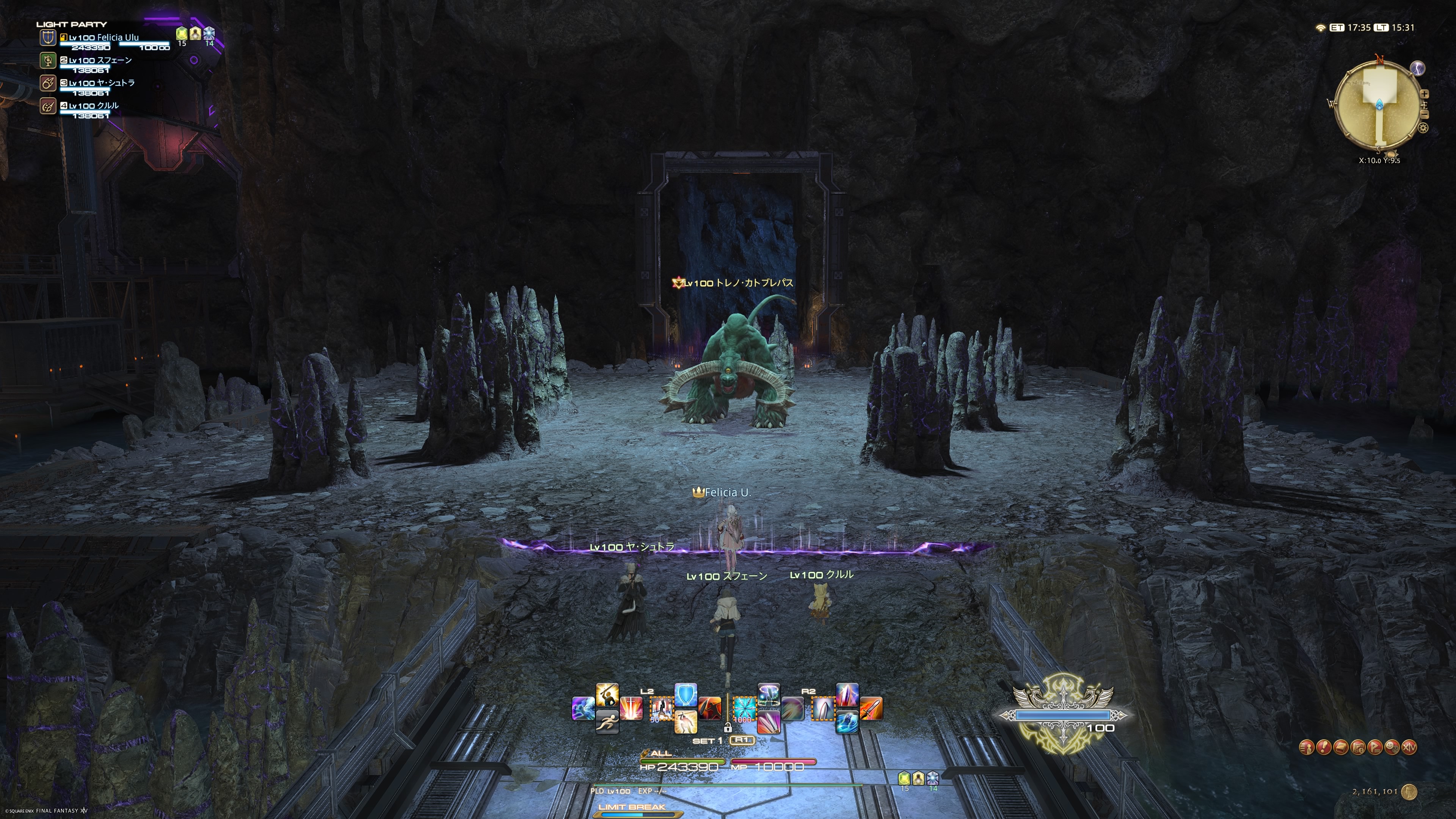
Task: Click the lightning weather icon by the minimap
Action: pyautogui.click(x=1418, y=68)
